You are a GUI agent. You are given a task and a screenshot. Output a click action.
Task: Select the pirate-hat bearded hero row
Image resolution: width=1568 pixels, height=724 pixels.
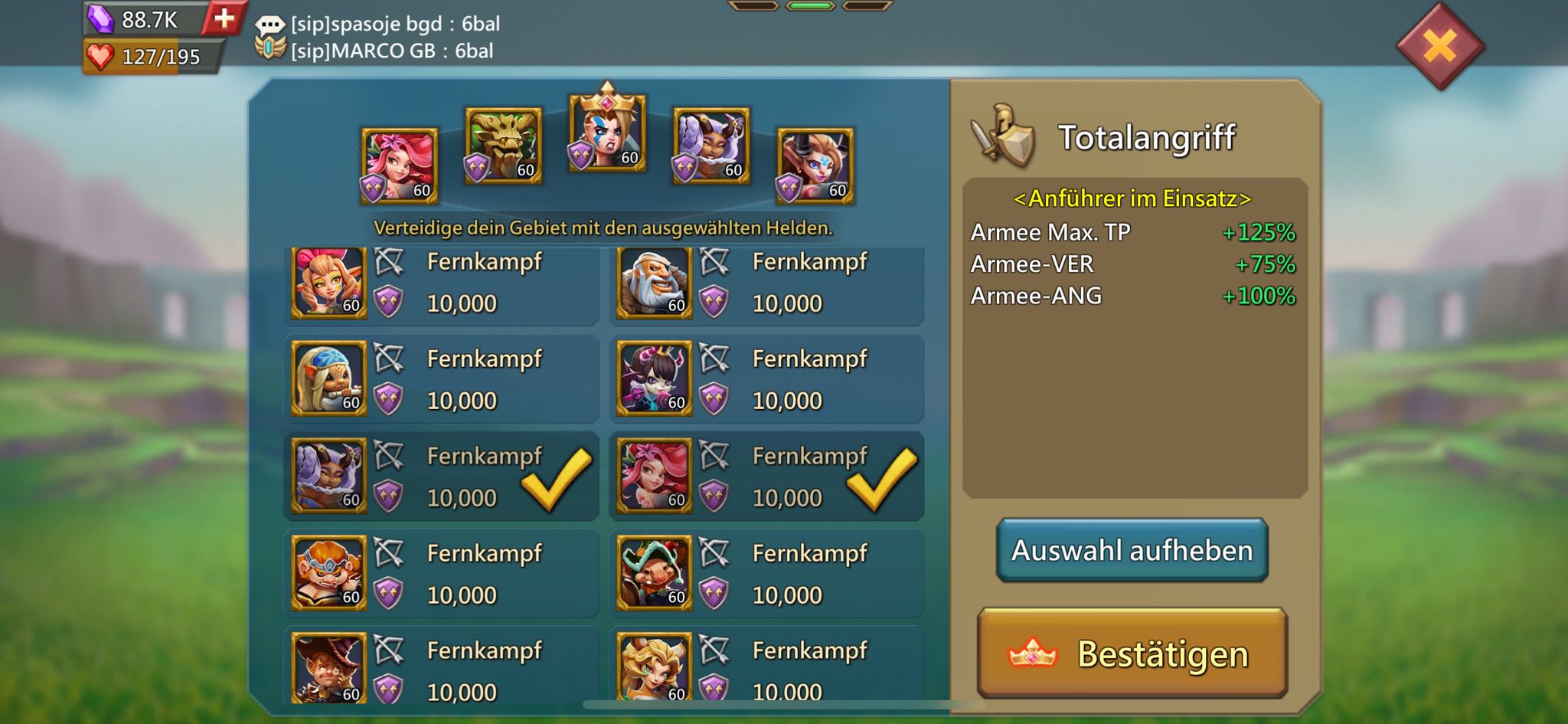pyautogui.click(x=766, y=573)
